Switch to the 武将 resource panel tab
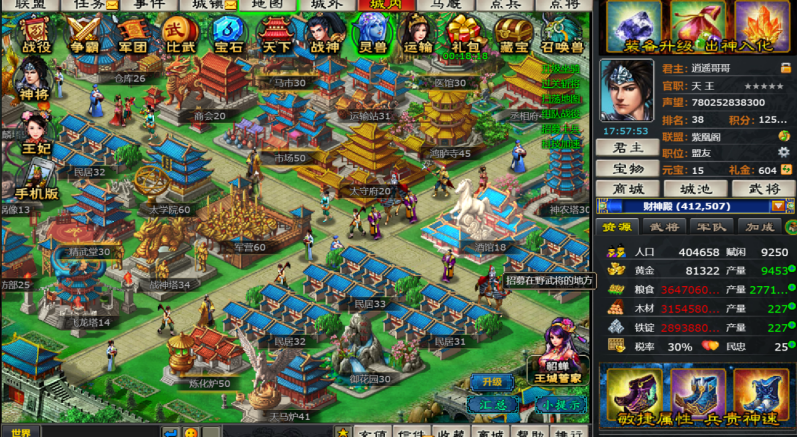The height and width of the screenshot is (437, 797). point(664,227)
